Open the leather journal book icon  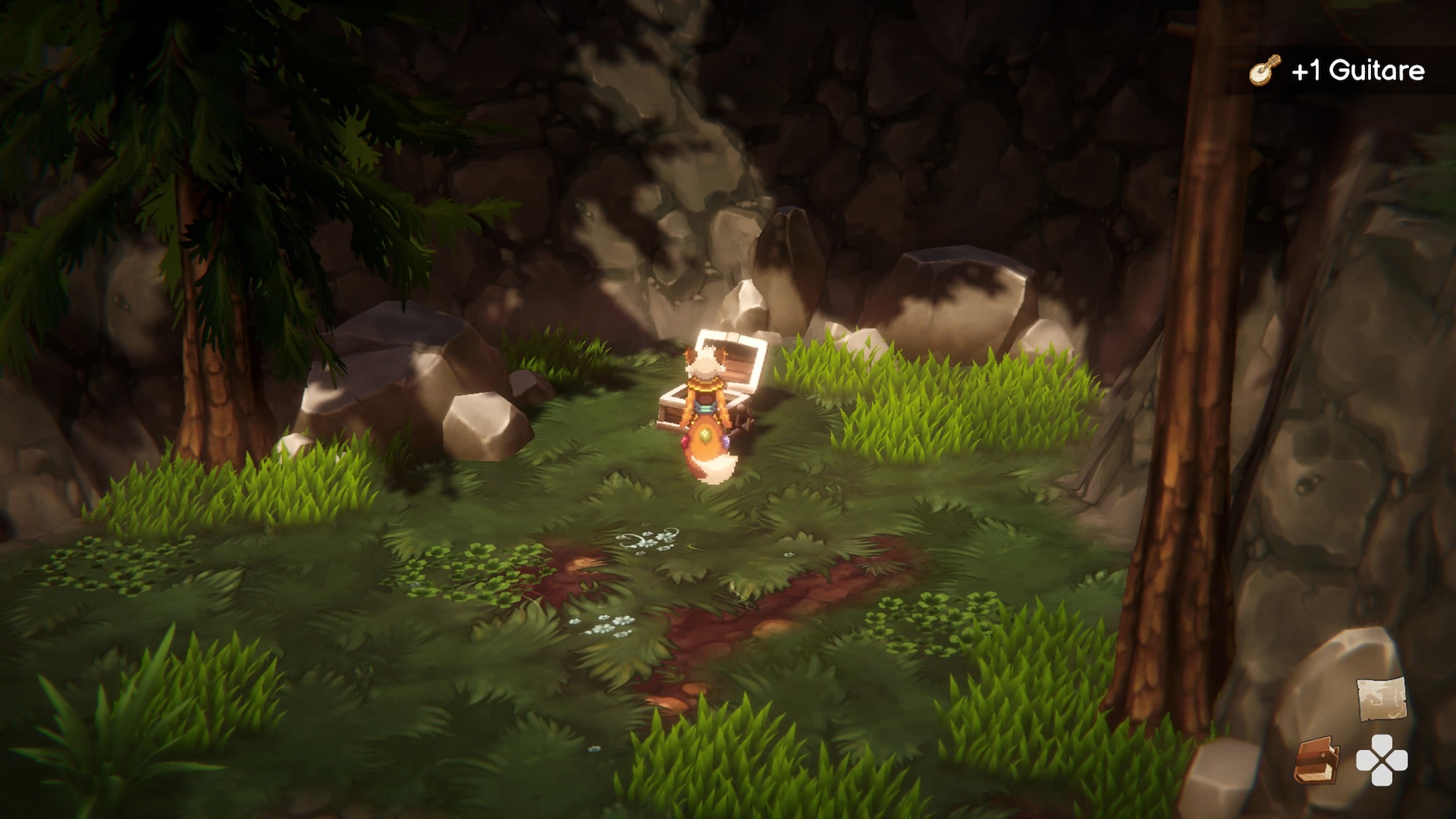pos(1316,761)
